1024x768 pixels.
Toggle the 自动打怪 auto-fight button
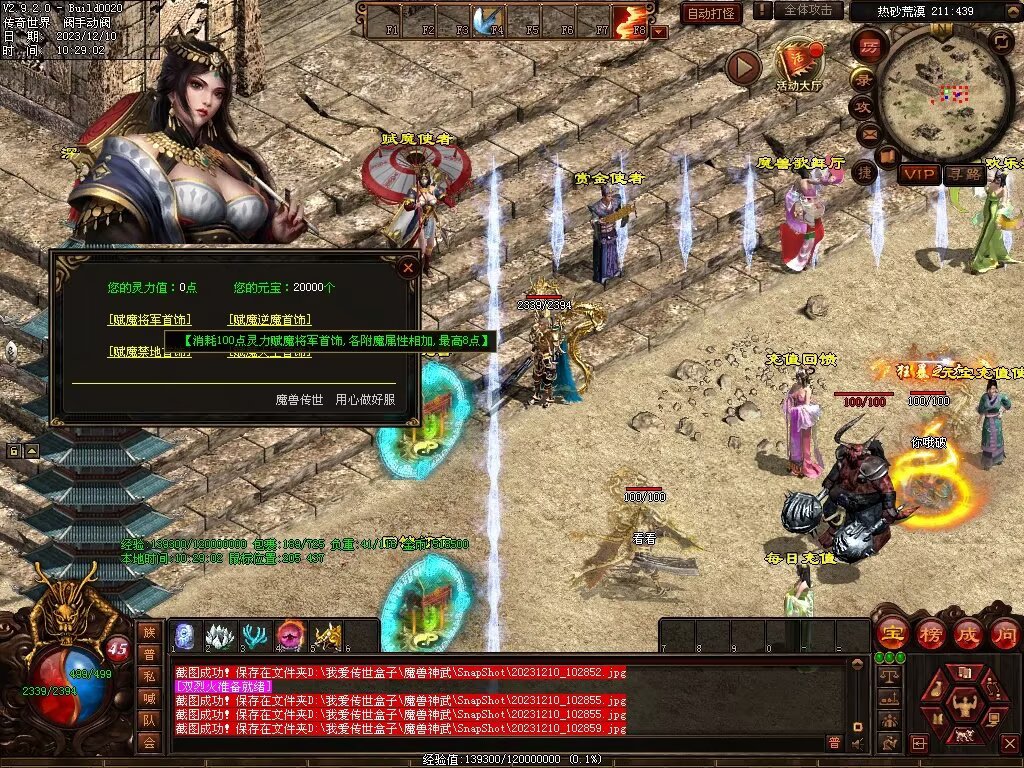[711, 13]
